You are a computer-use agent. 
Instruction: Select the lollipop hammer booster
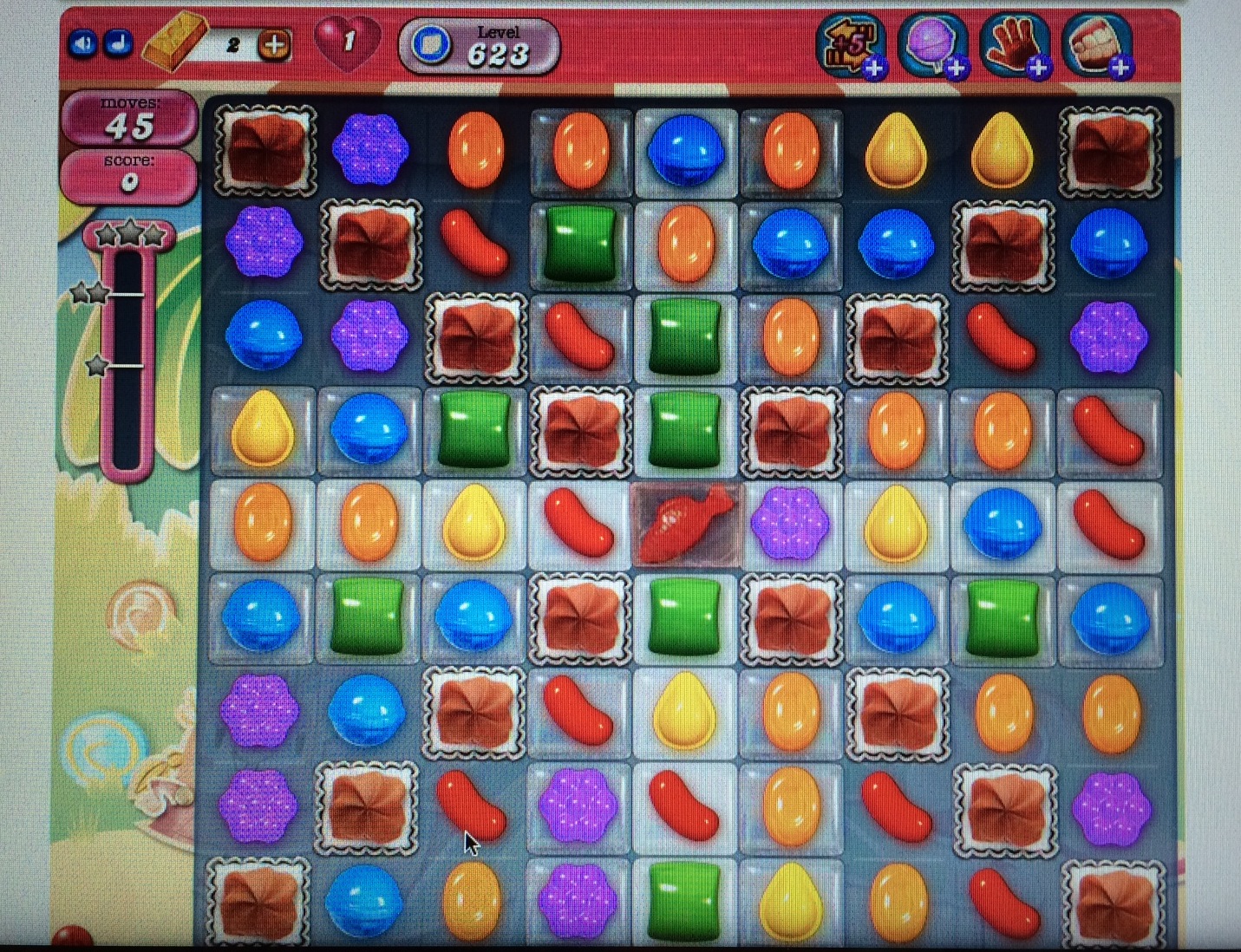(932, 46)
